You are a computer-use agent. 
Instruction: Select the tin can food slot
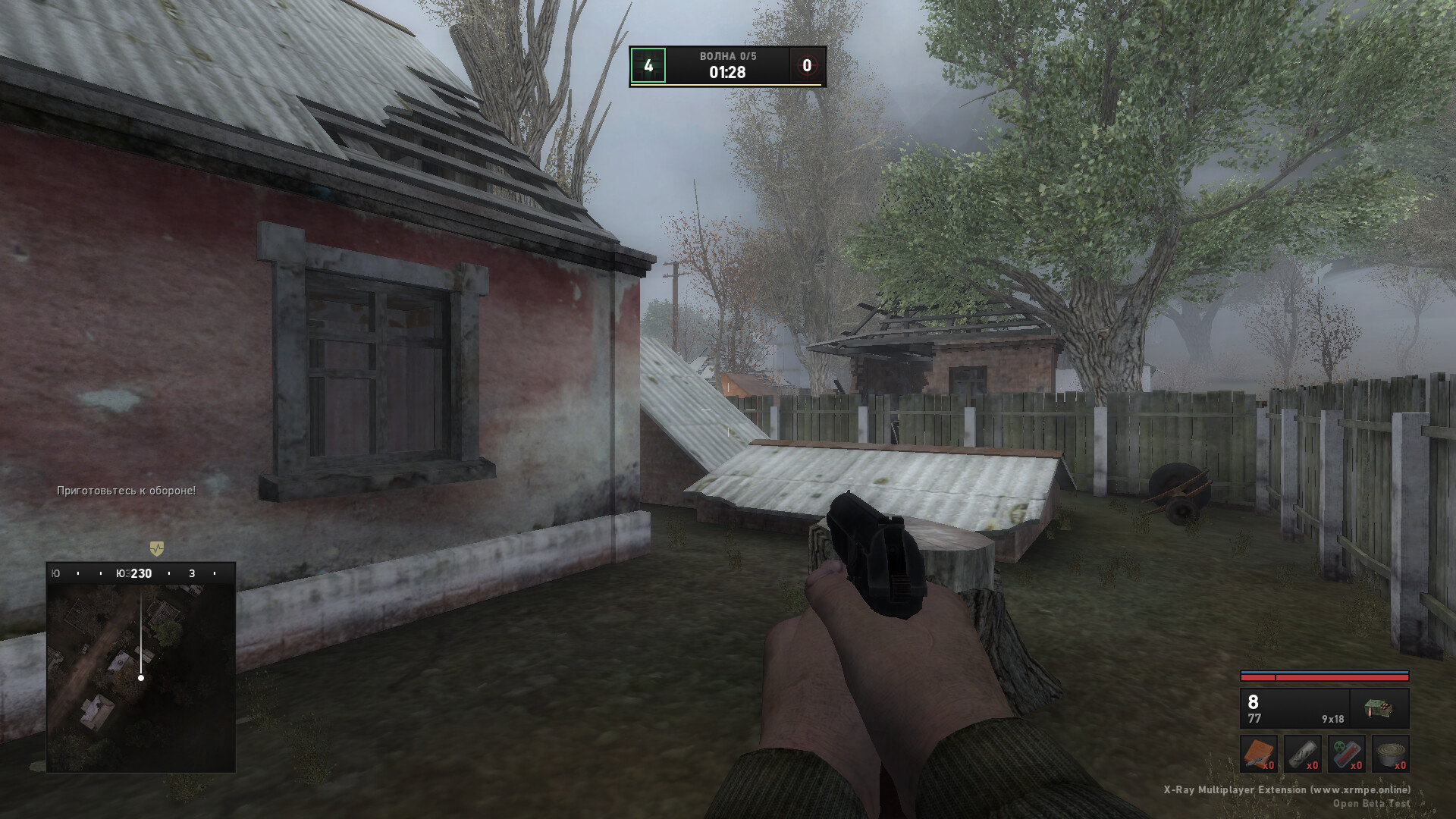(x=1391, y=754)
